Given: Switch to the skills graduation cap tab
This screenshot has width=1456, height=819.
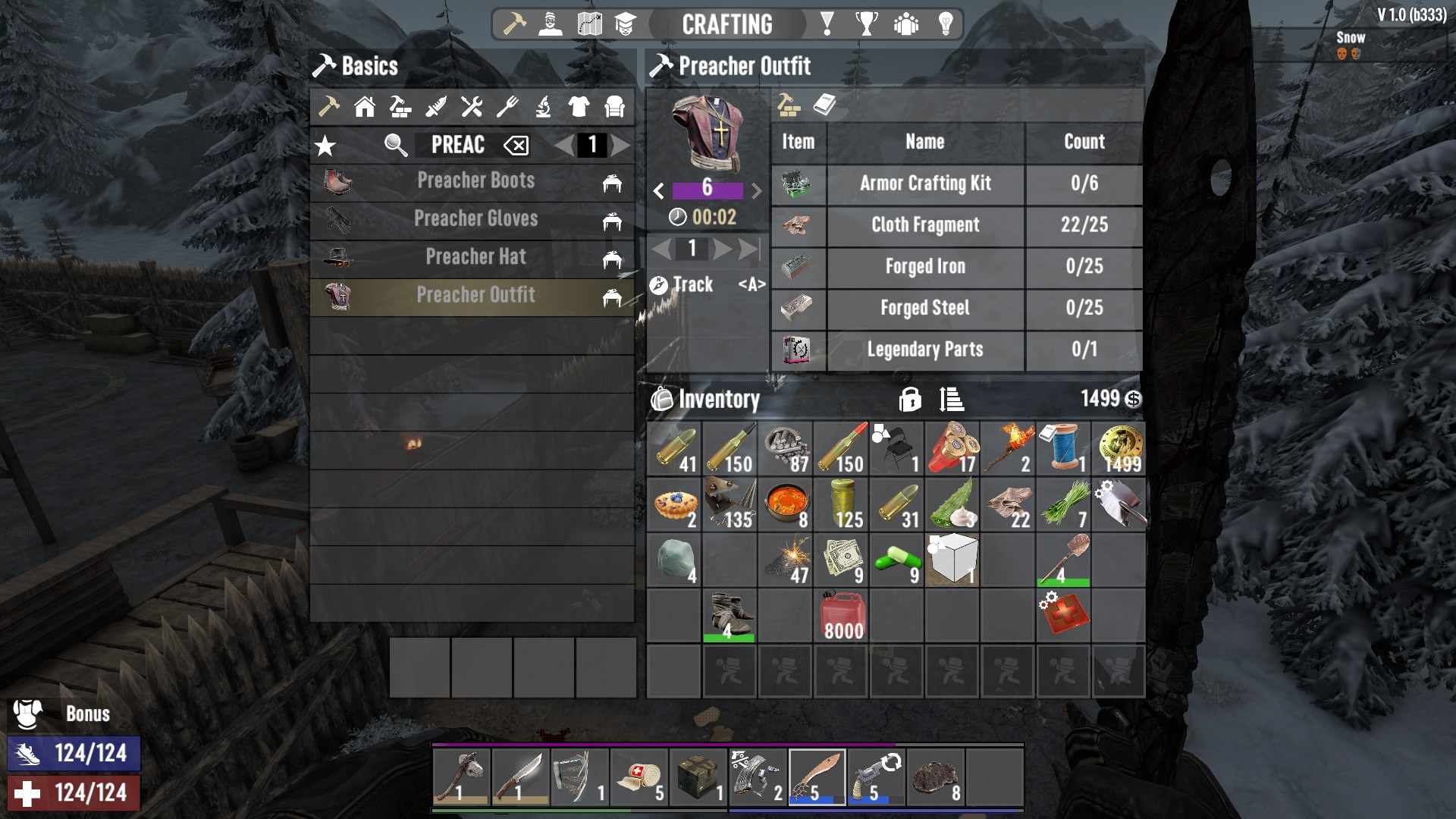Looking at the screenshot, I should click(625, 24).
